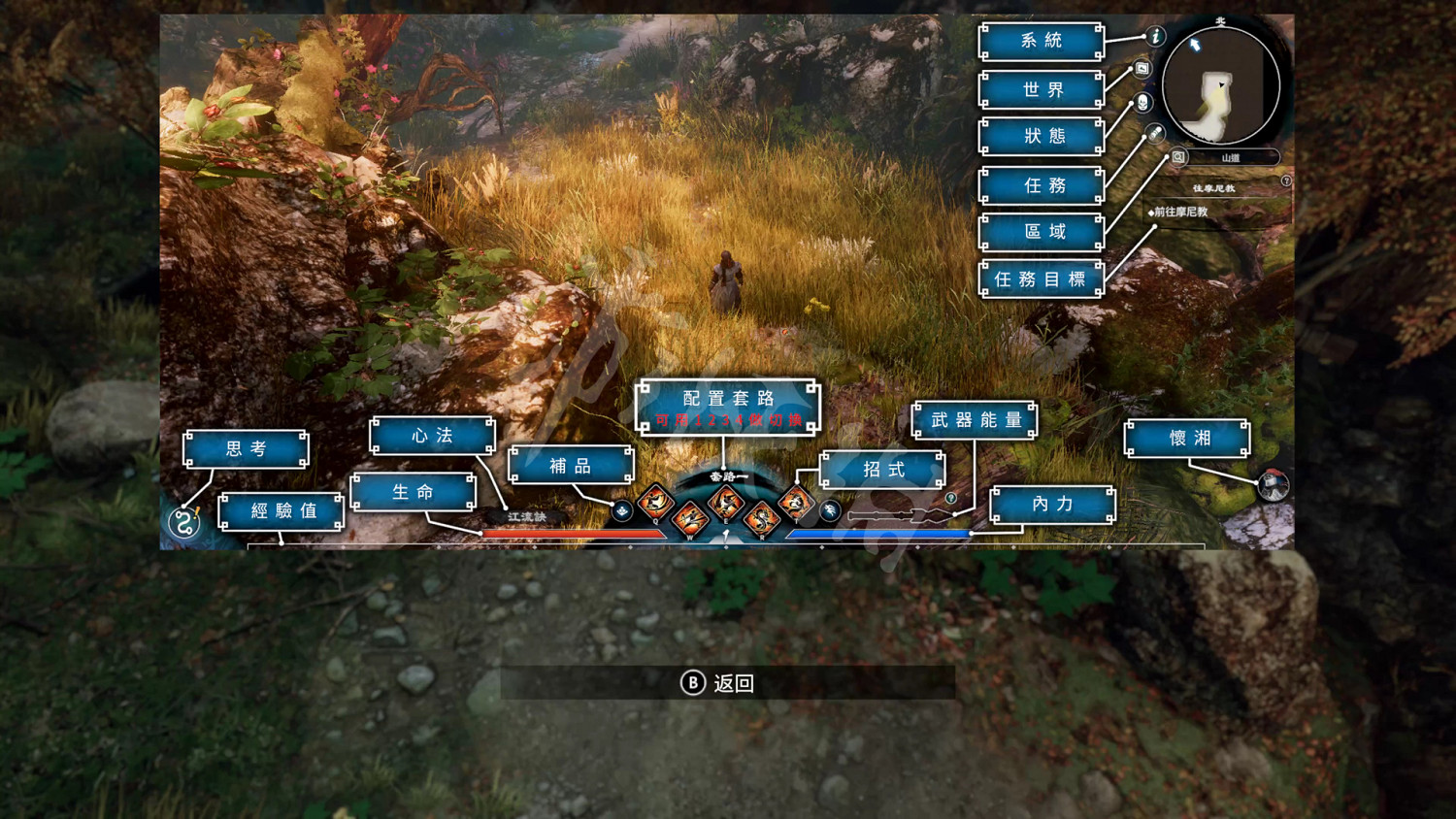Screen dimensions: 1456x819
Task: Expand the 任務目標 quest objective panel
Action: (1042, 280)
